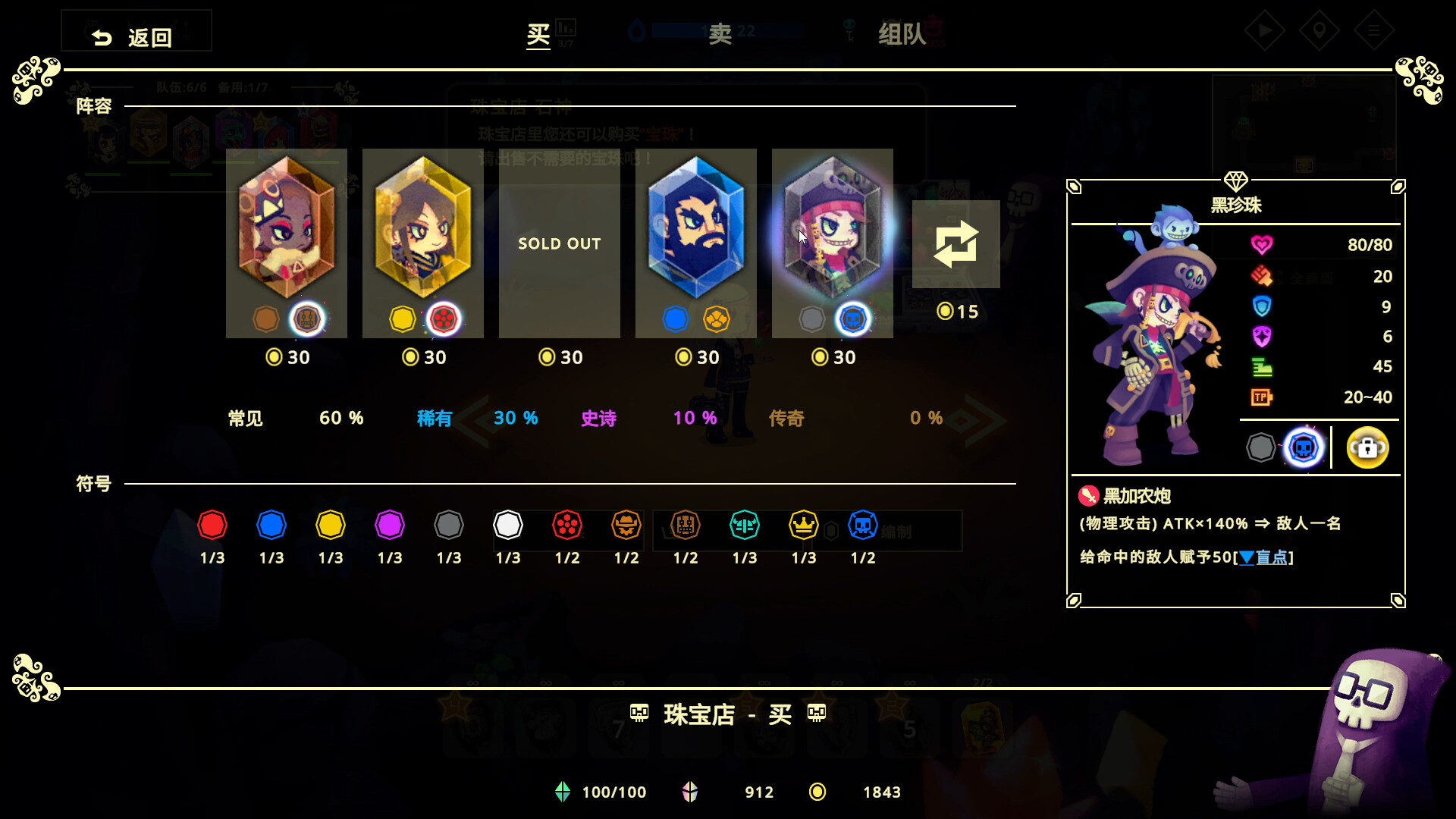Viewport: 1456px width, 819px height.
Task: Click the lock icon on the 黑珍珠 detail panel
Action: click(x=1367, y=448)
